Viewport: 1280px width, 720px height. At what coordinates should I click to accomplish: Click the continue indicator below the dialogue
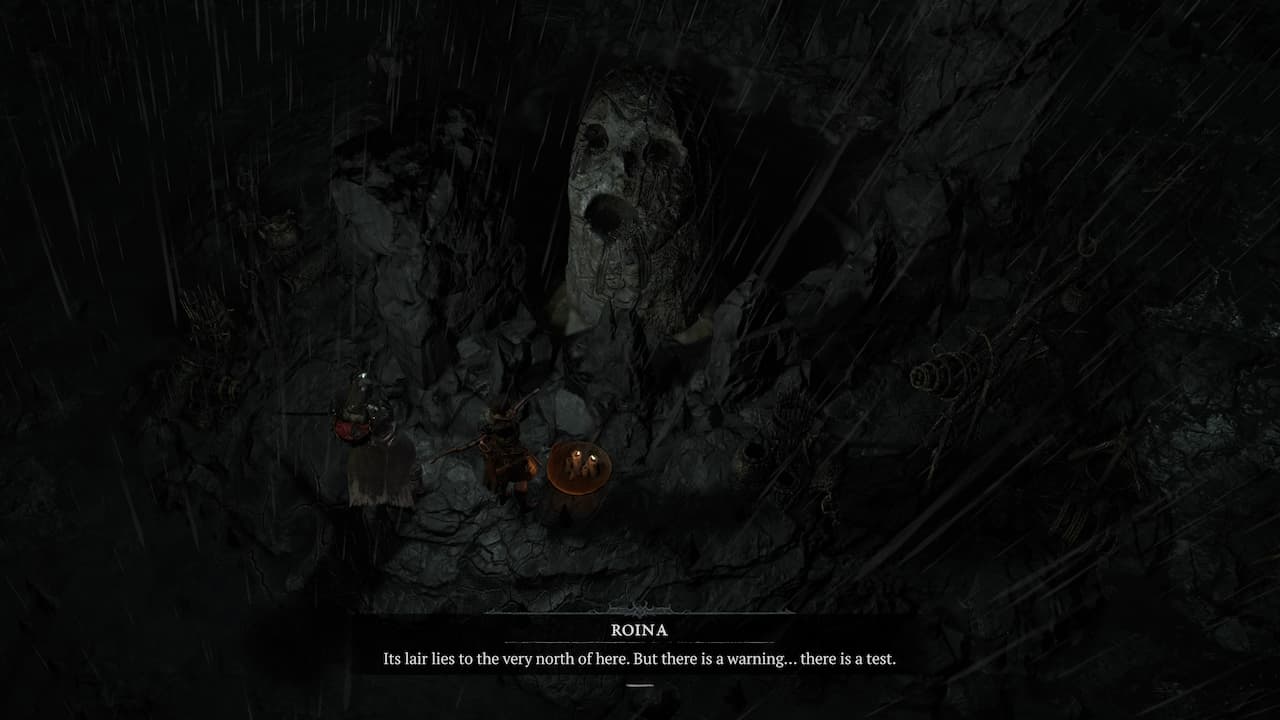point(640,685)
